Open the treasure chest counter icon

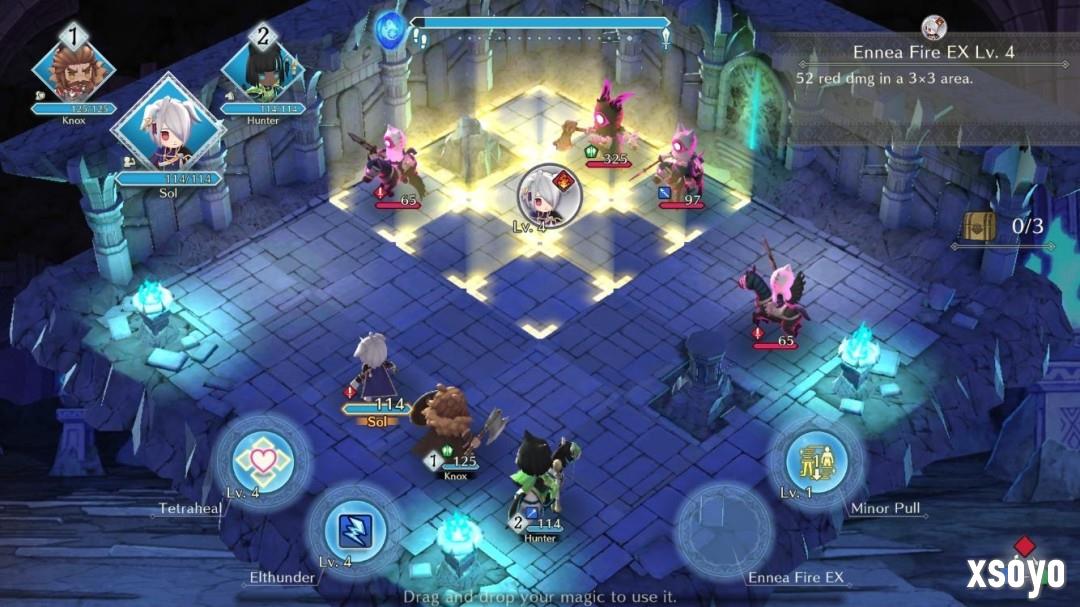tap(978, 226)
